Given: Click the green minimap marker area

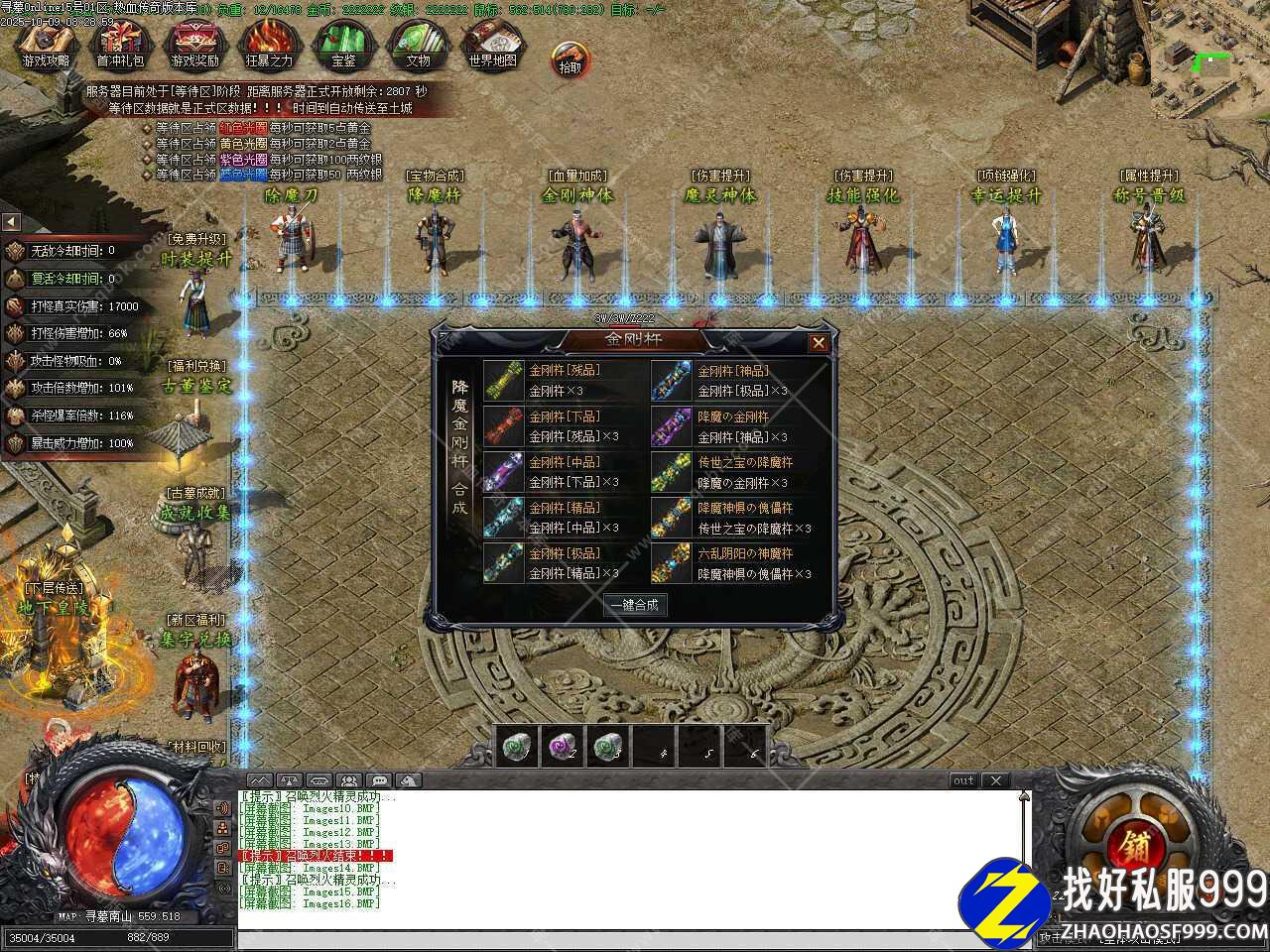Looking at the screenshot, I should tap(1210, 61).
